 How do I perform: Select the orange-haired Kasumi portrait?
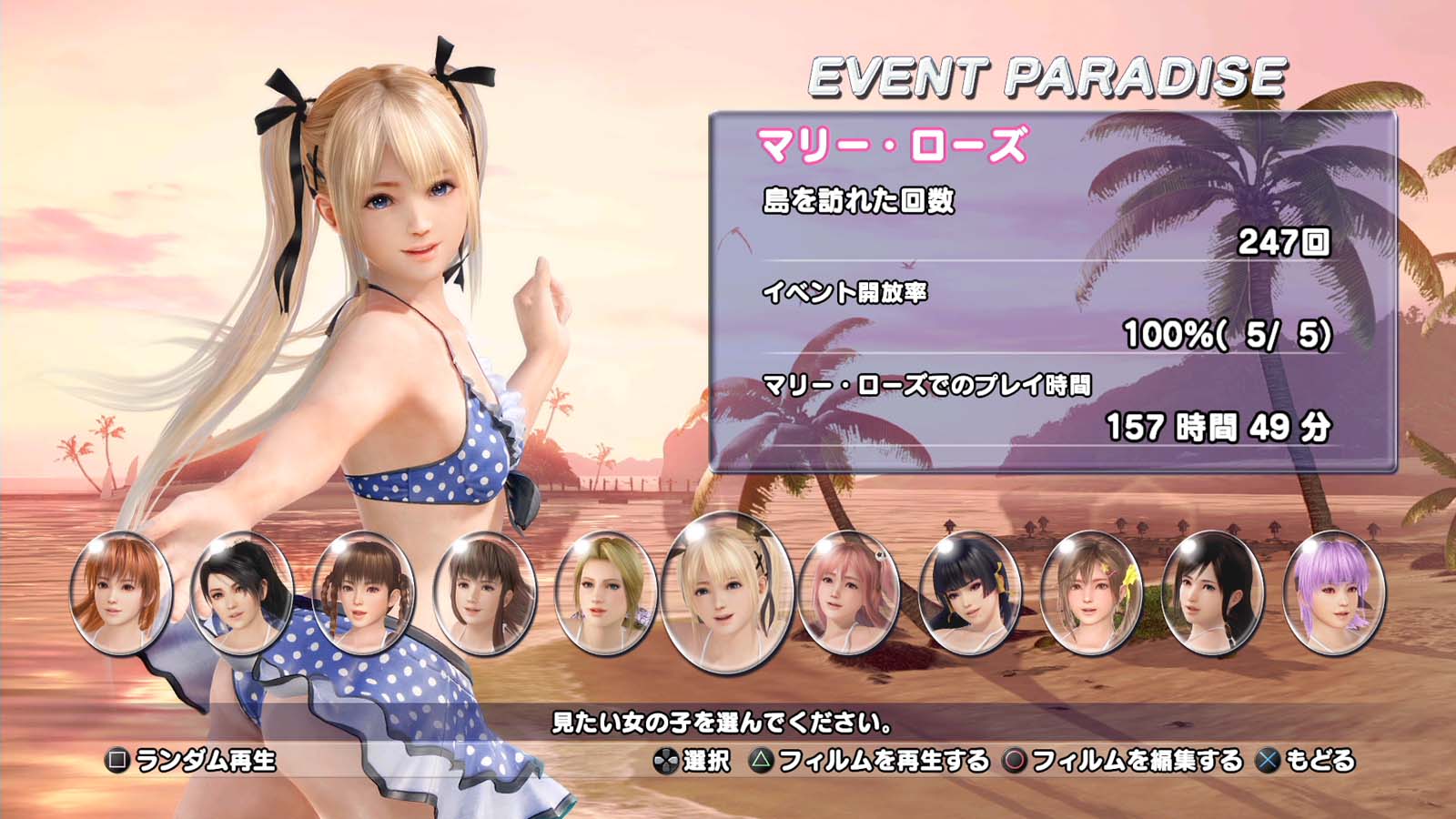[x=121, y=592]
